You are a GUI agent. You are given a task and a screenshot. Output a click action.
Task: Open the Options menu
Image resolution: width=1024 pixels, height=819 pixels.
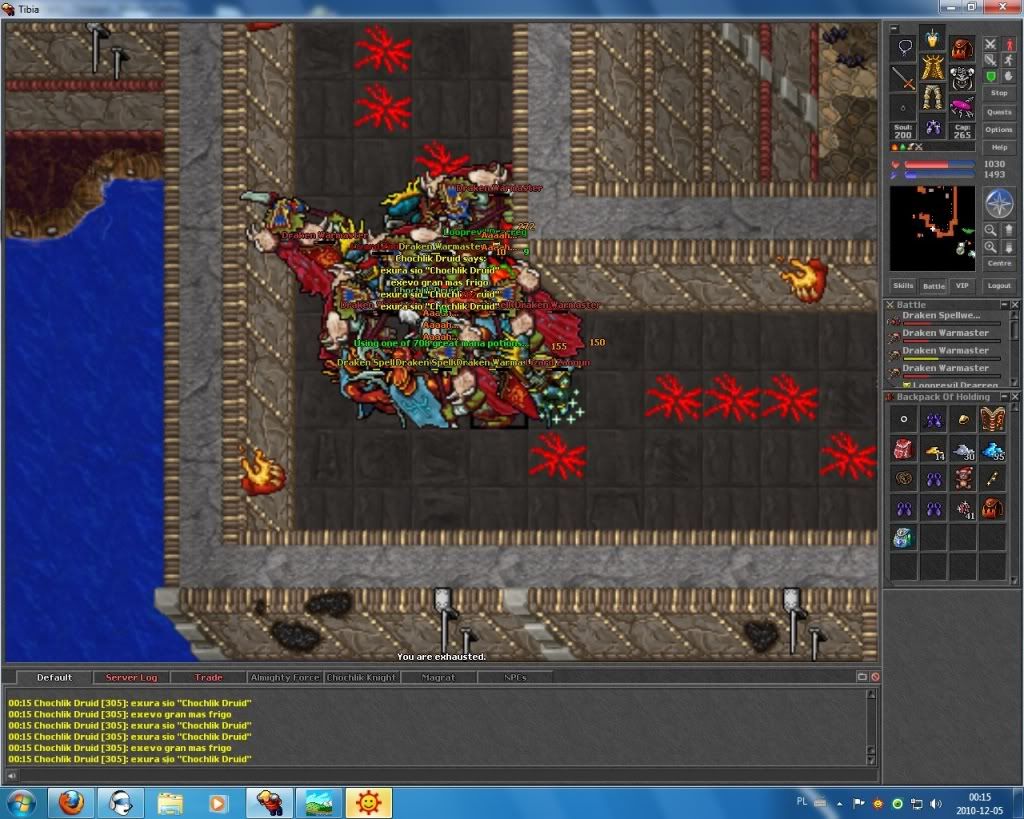pyautogui.click(x=999, y=130)
